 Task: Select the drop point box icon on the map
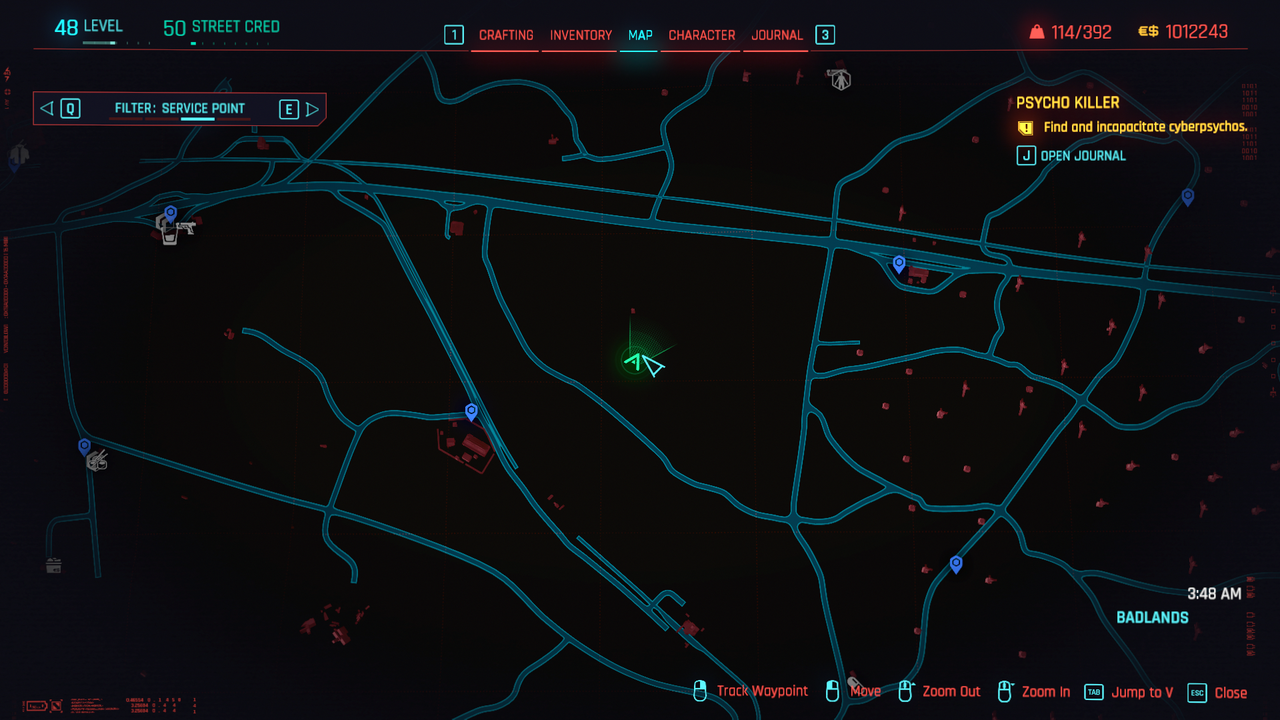[x=54, y=566]
